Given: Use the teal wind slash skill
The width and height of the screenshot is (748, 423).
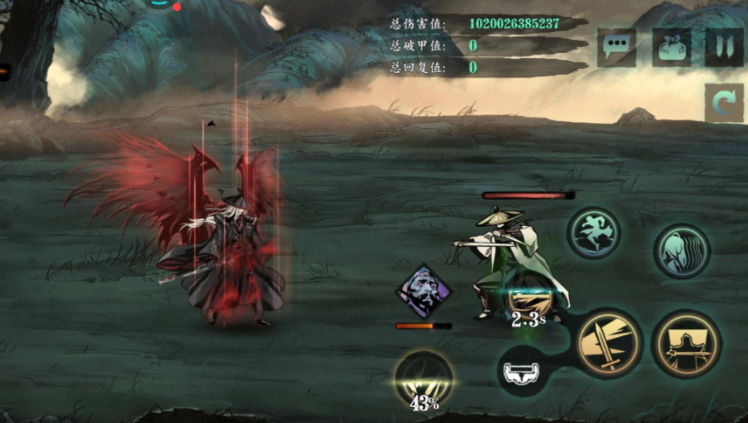Looking at the screenshot, I should coord(682,250).
